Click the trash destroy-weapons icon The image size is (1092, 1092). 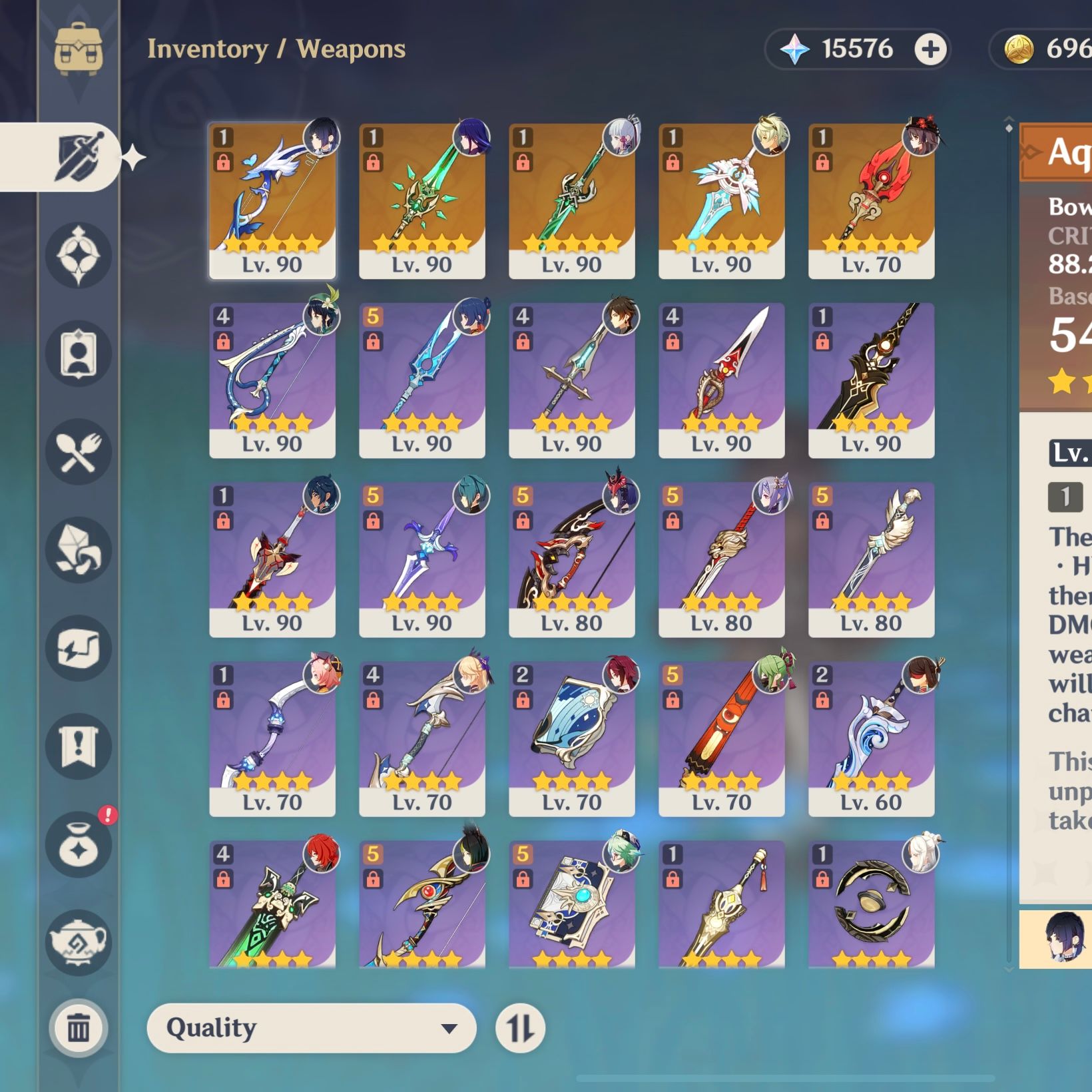pyautogui.click(x=79, y=1027)
